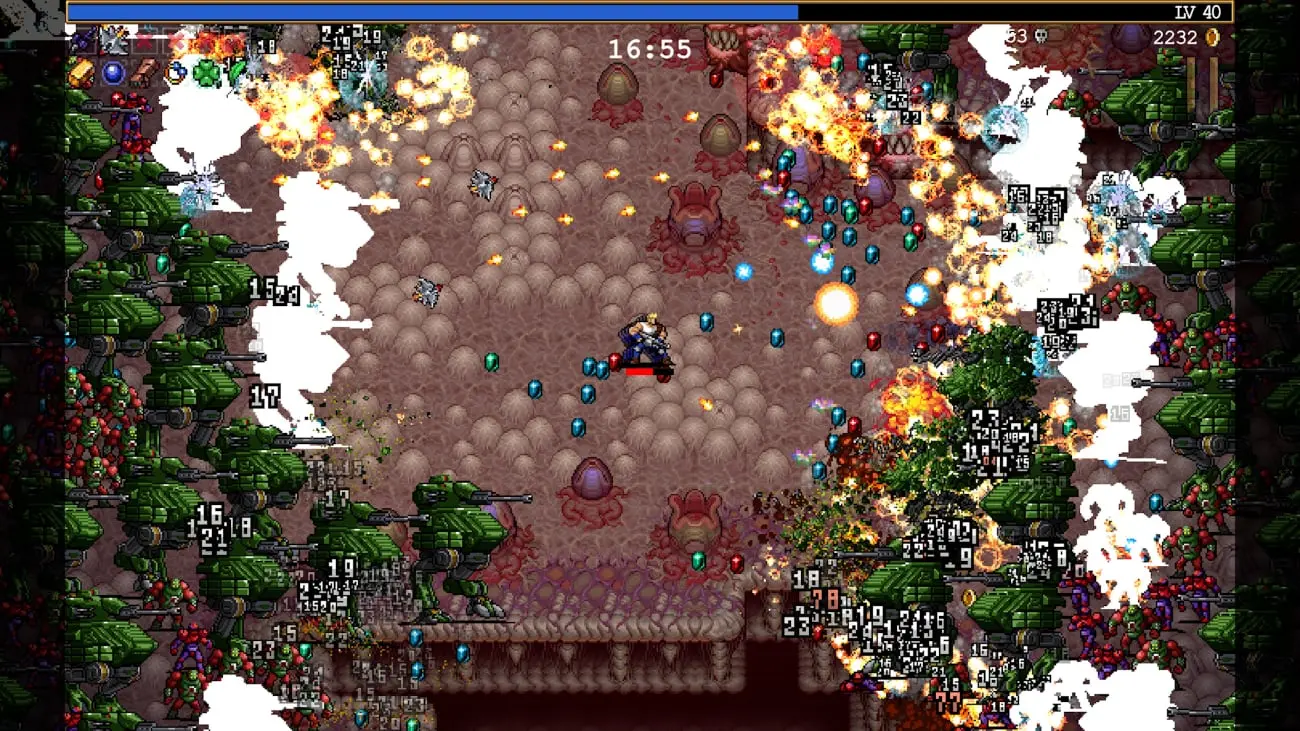Viewport: 1300px width, 731px height.
Task: Click the blue orb item icon
Action: pyautogui.click(x=112, y=72)
